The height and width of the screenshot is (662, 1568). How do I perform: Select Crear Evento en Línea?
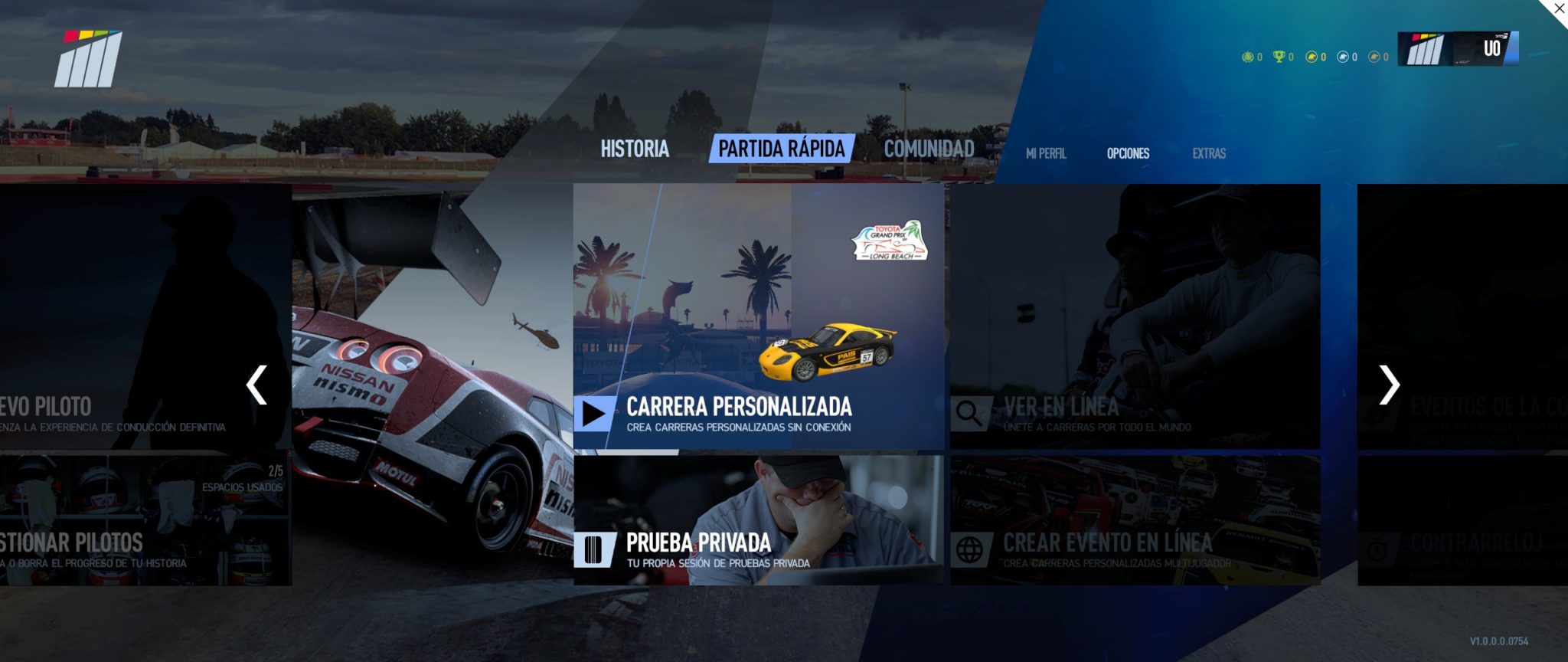point(1135,520)
